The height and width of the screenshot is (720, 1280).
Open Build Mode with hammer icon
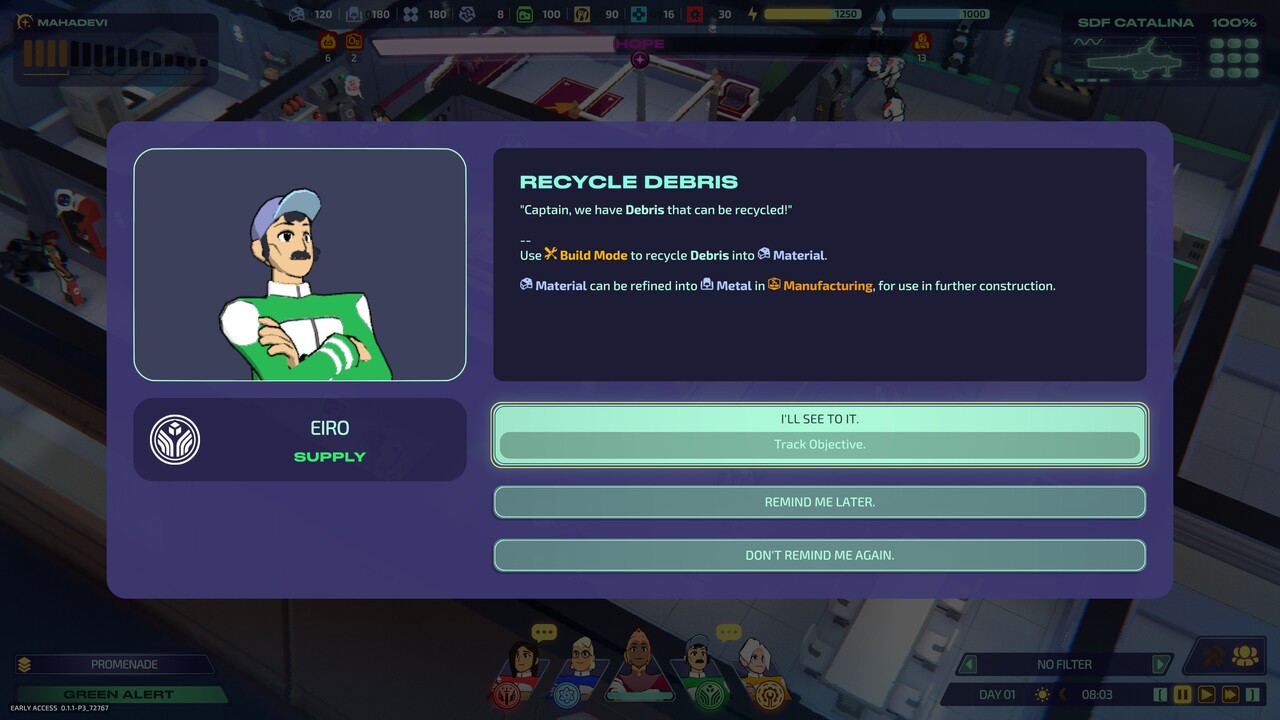click(1215, 656)
